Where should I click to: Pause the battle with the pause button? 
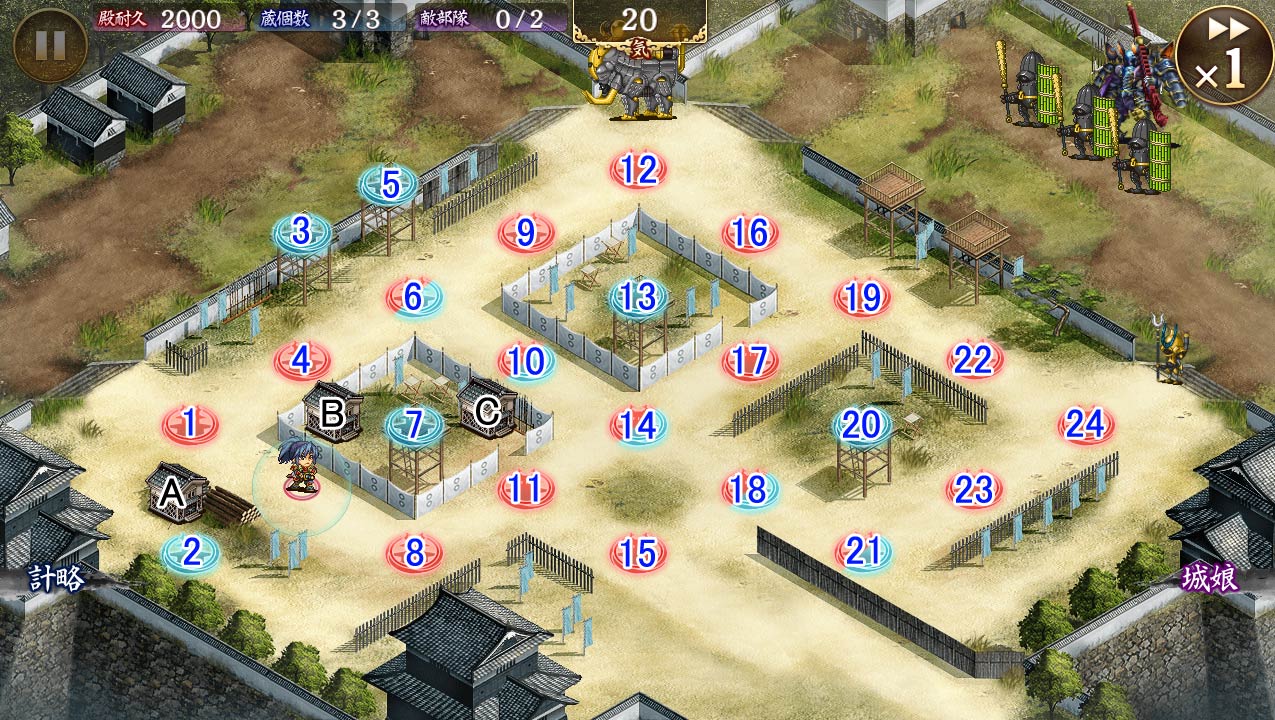click(x=50, y=45)
